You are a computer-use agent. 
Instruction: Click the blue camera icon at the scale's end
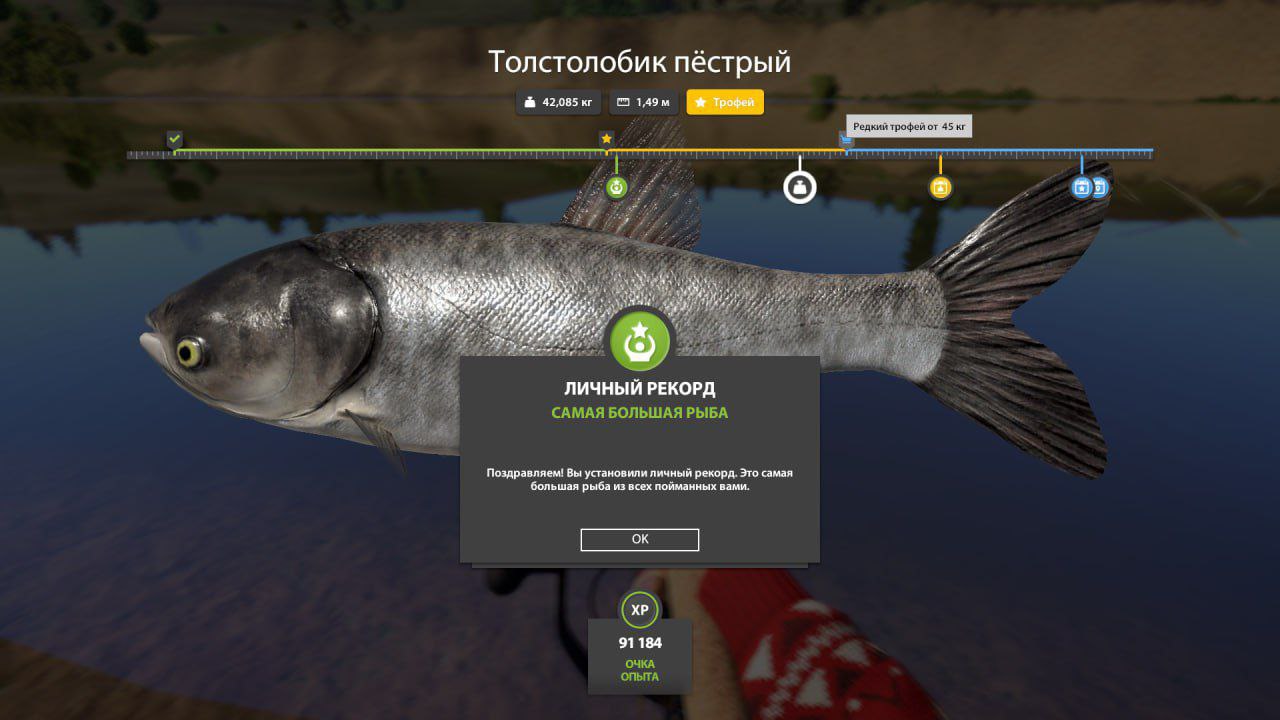(x=1098, y=186)
